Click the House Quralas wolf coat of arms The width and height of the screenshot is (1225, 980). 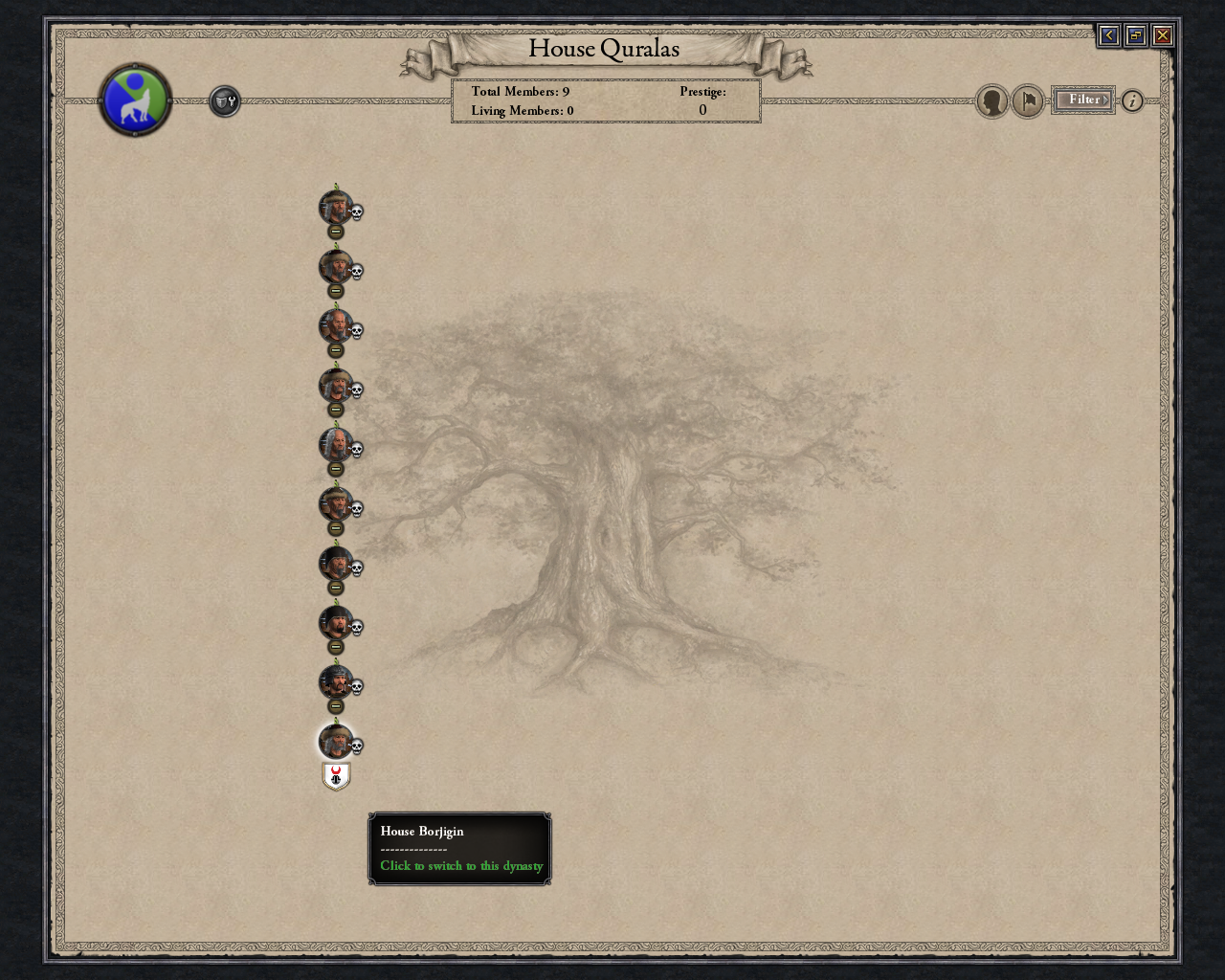click(x=135, y=100)
